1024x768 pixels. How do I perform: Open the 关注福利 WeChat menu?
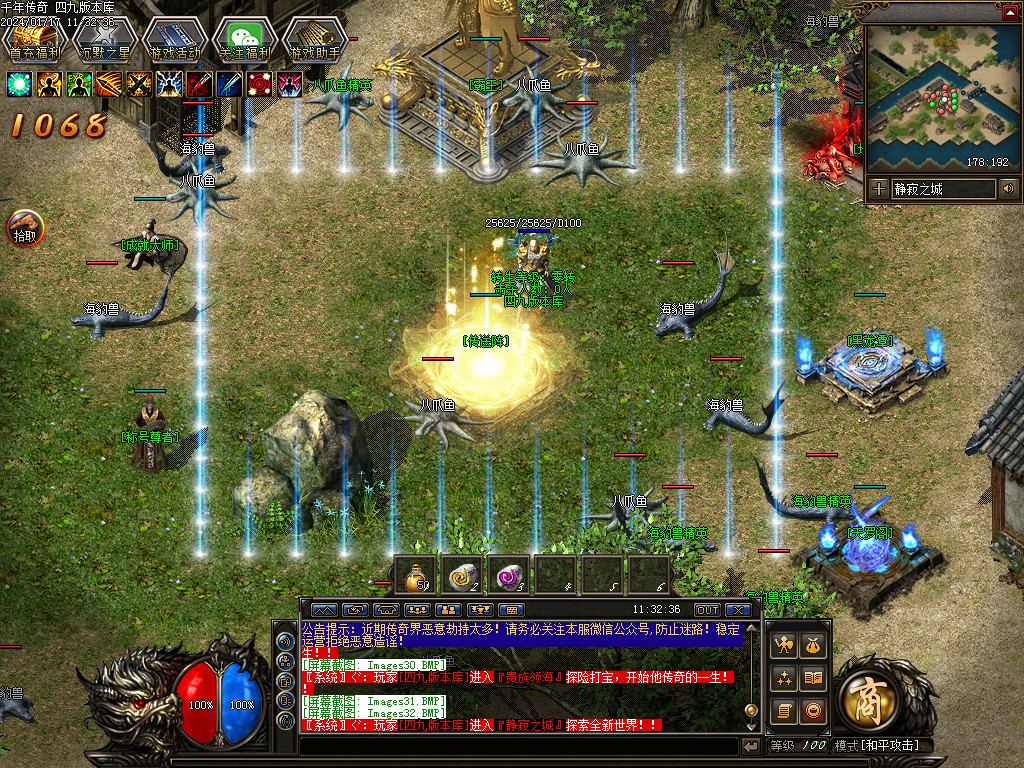coord(244,38)
